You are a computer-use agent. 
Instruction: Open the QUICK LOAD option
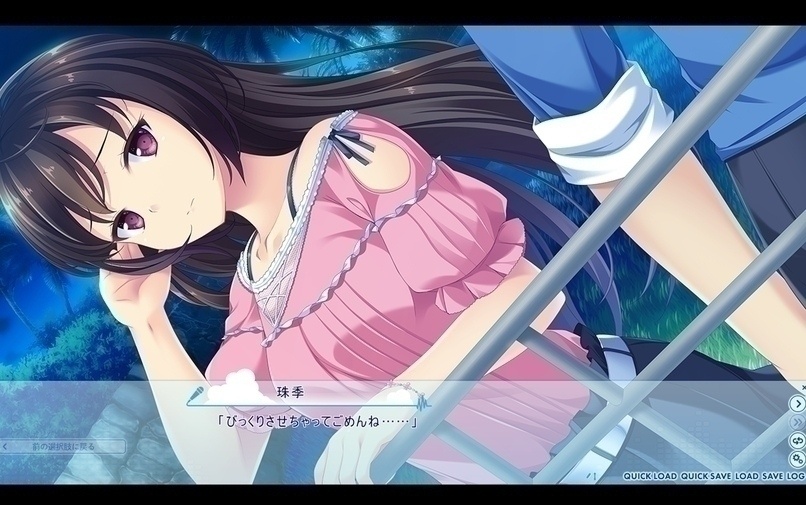(650, 477)
